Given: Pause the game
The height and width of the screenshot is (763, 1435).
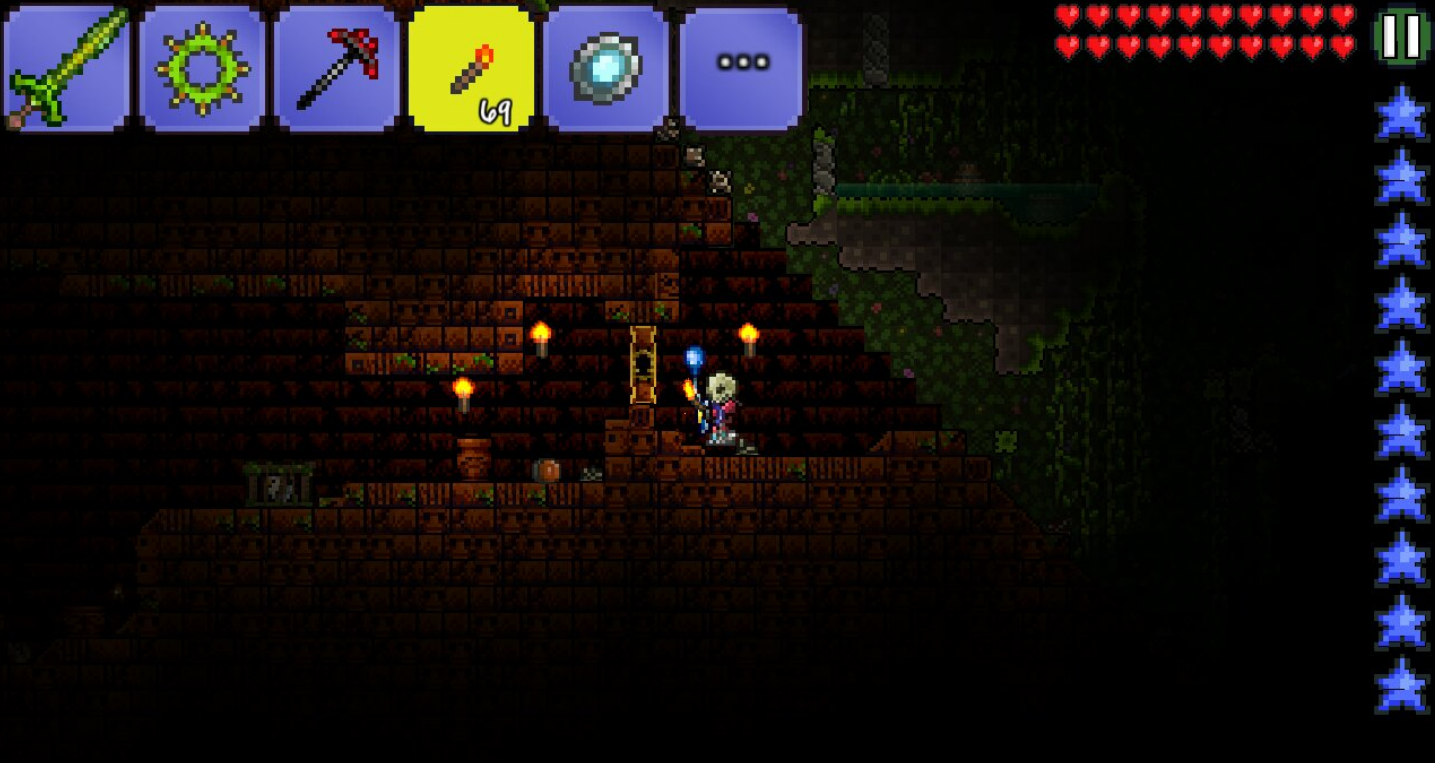Looking at the screenshot, I should click(1402, 36).
